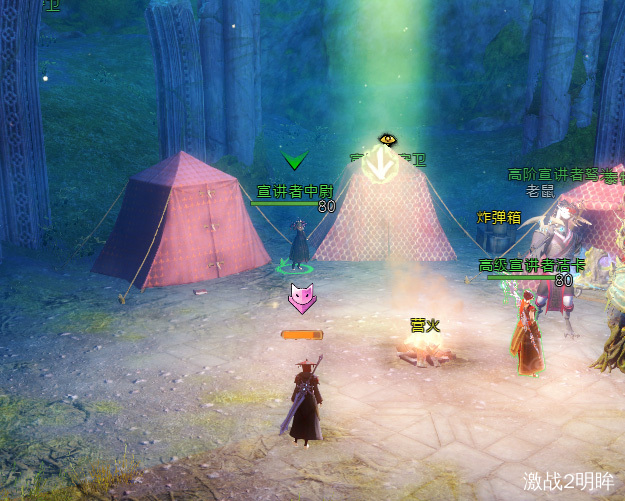Select the 营火 name label

coord(424,325)
